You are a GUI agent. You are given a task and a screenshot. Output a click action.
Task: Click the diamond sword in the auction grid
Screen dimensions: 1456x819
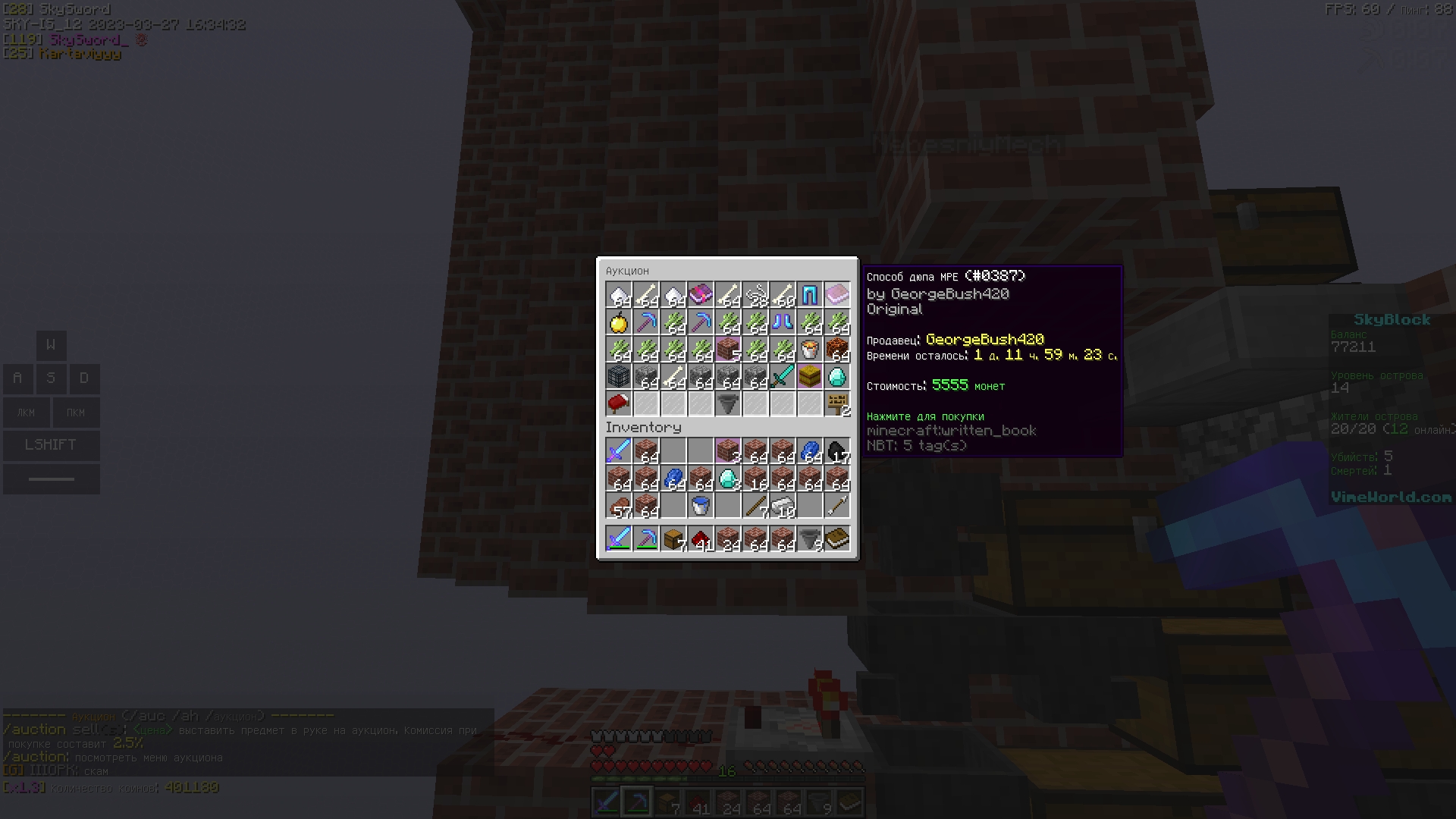point(783,377)
